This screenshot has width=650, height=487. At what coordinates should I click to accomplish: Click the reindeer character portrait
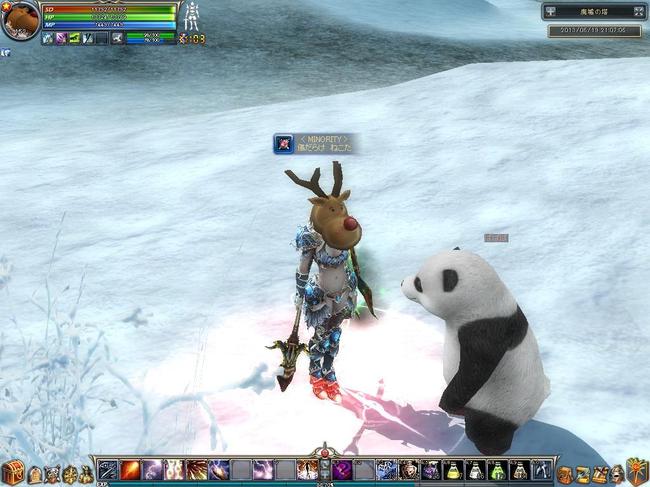coord(19,19)
